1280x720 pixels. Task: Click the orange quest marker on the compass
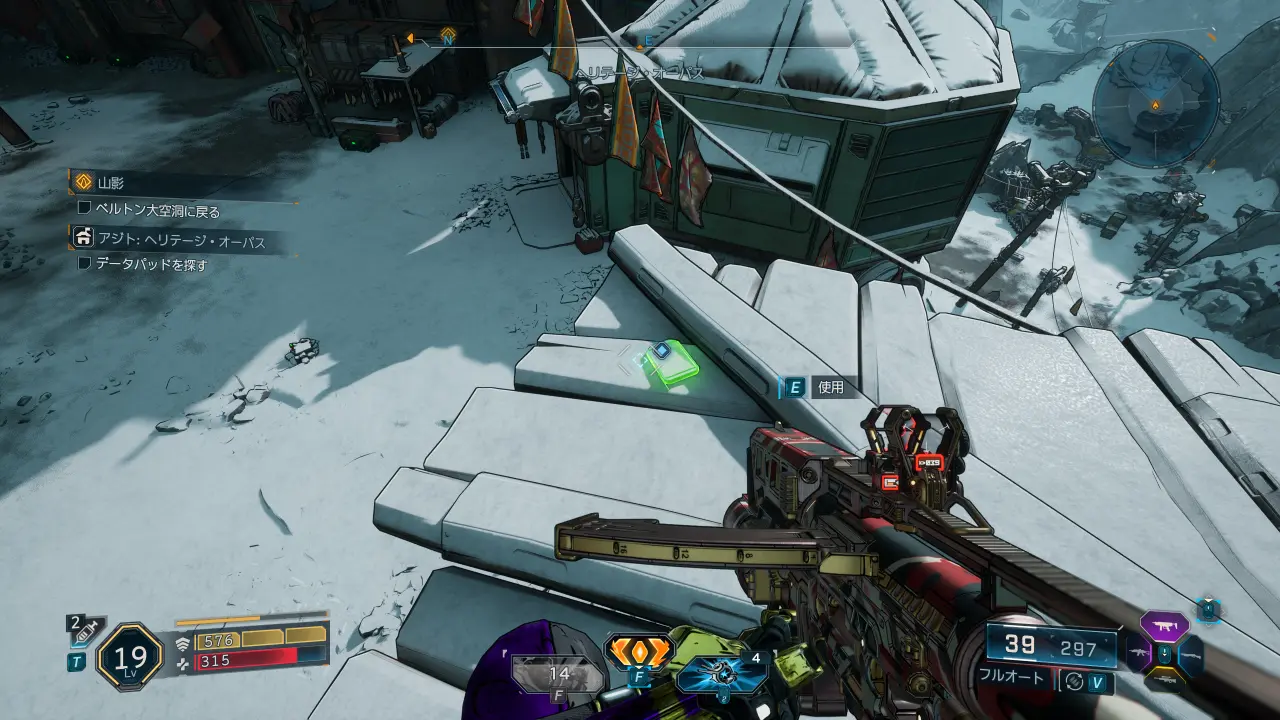448,36
